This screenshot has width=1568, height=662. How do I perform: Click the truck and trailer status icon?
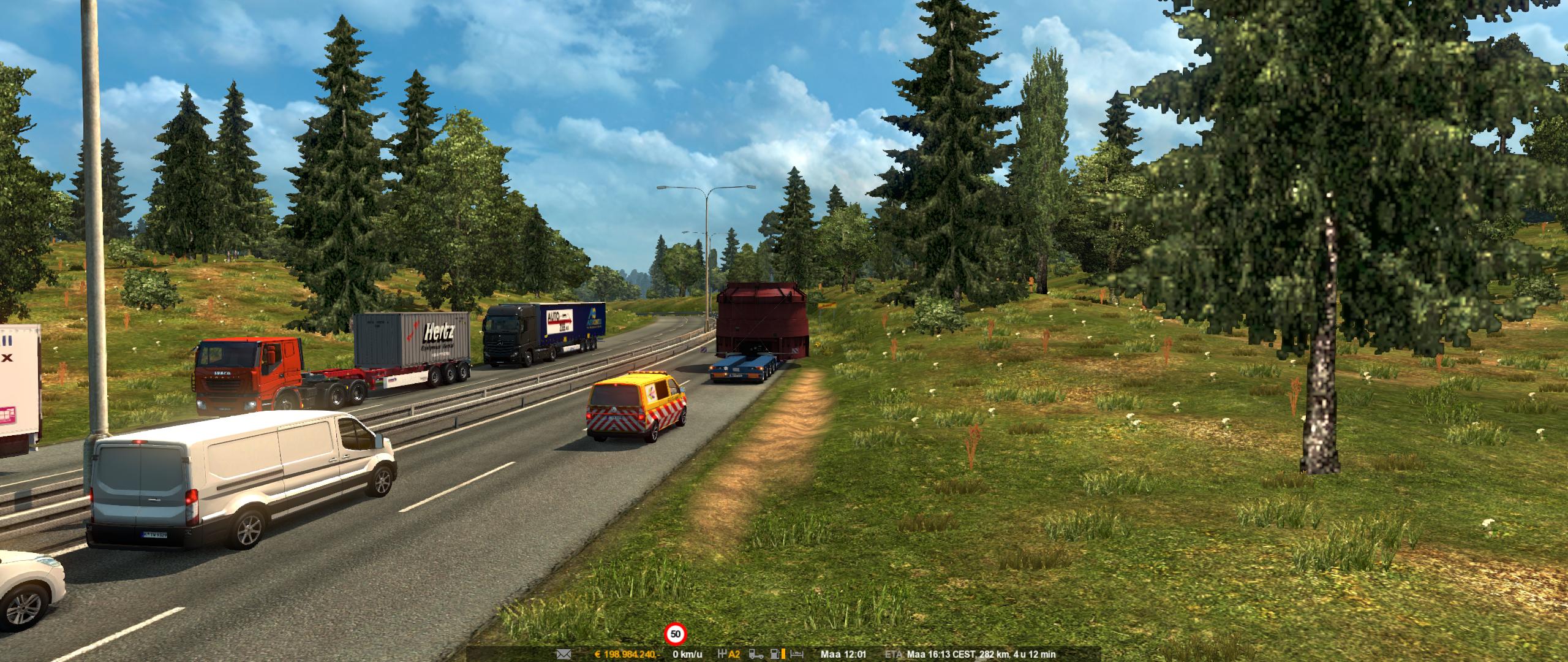758,655
